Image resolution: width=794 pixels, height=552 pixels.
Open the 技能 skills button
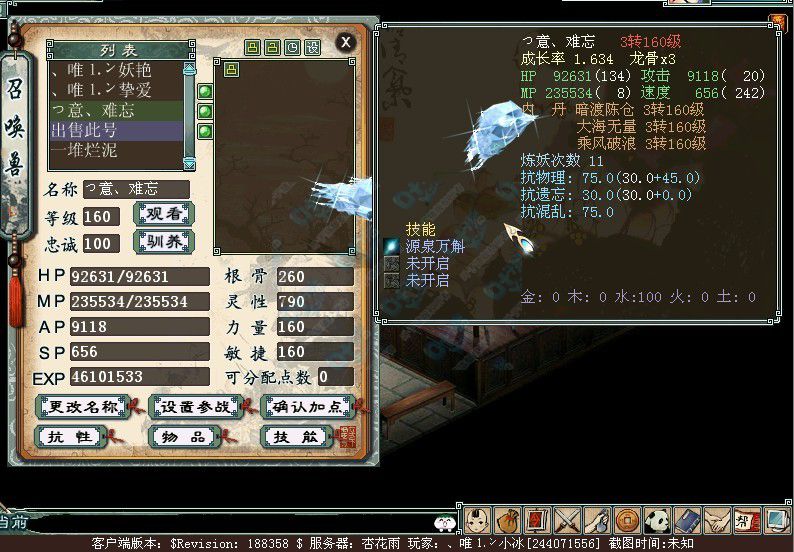pyautogui.click(x=294, y=437)
